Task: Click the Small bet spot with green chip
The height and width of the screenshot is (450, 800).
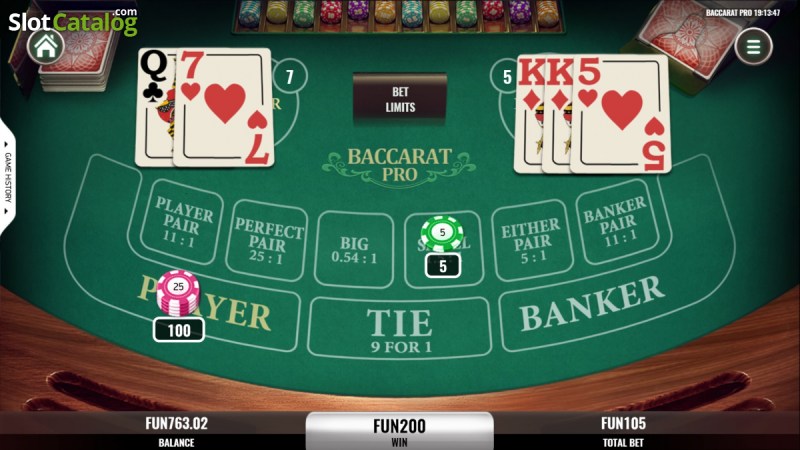Action: point(443,242)
